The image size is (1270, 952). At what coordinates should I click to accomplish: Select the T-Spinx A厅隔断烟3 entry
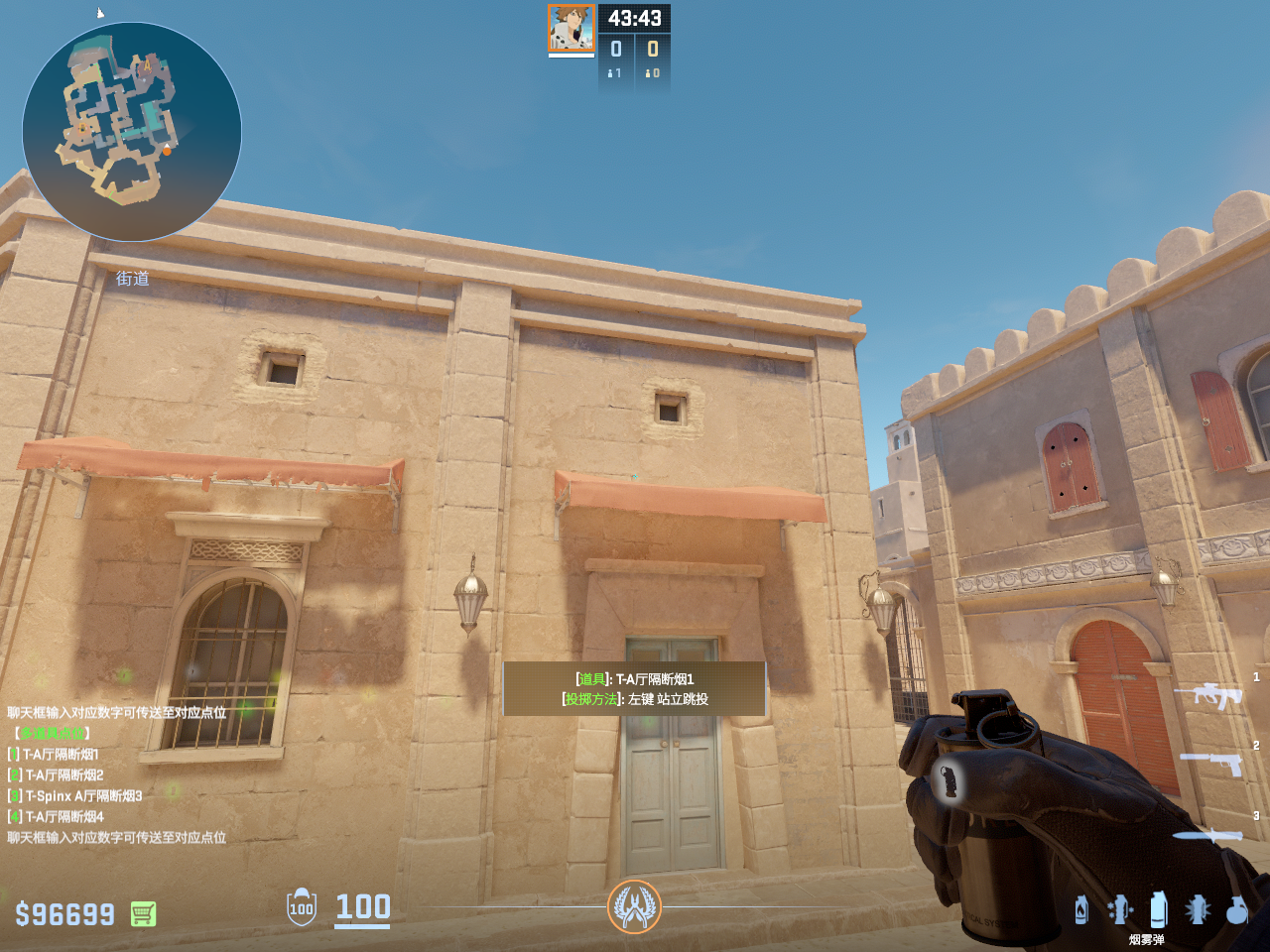pyautogui.click(x=82, y=796)
